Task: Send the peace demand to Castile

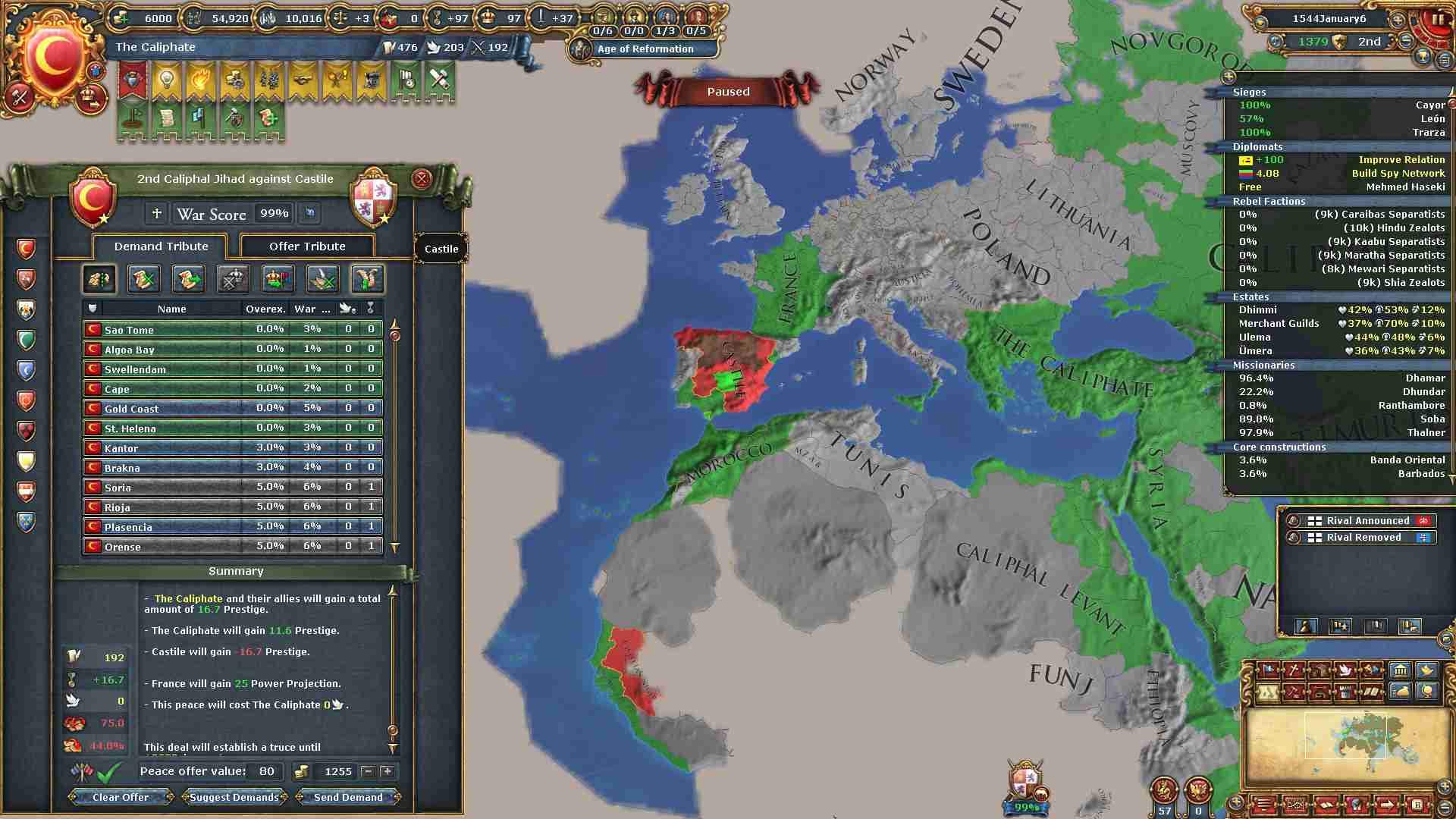Action: click(348, 797)
